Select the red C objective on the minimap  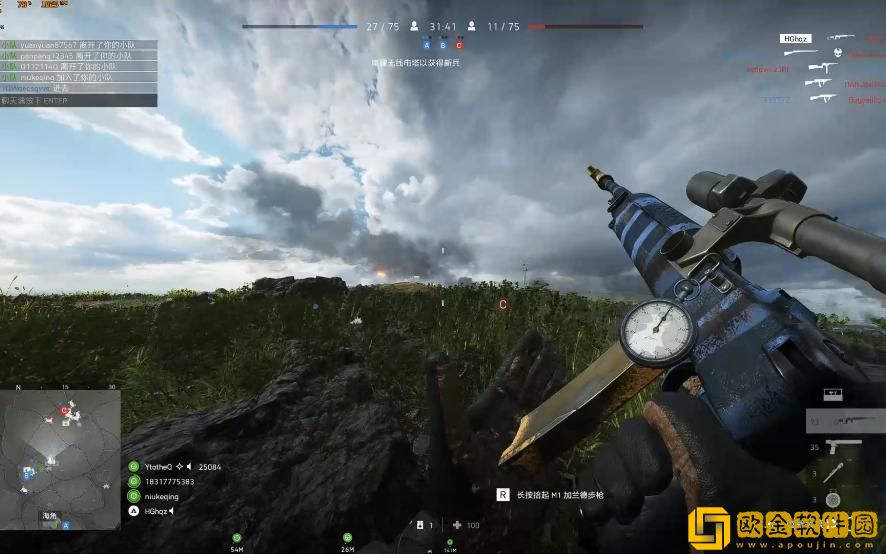[65, 410]
